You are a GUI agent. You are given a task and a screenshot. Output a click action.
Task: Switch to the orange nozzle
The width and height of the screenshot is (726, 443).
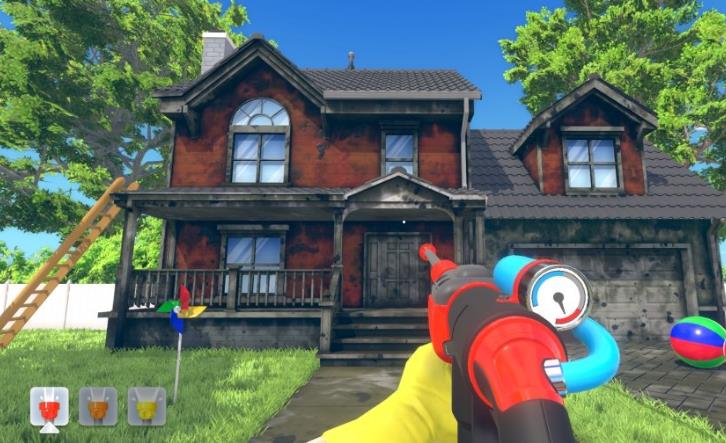click(98, 407)
